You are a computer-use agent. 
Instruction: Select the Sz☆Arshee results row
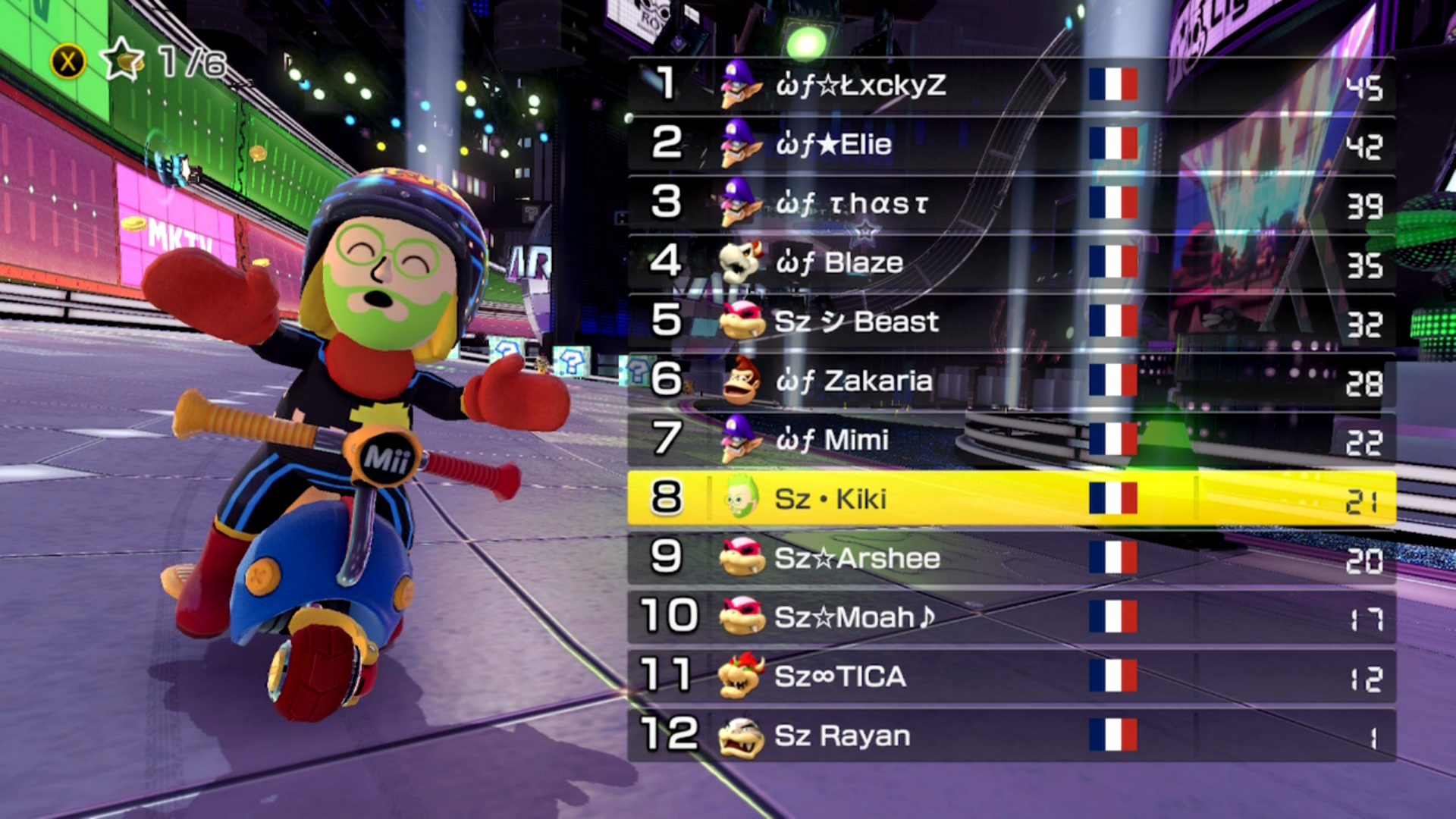pos(1012,558)
